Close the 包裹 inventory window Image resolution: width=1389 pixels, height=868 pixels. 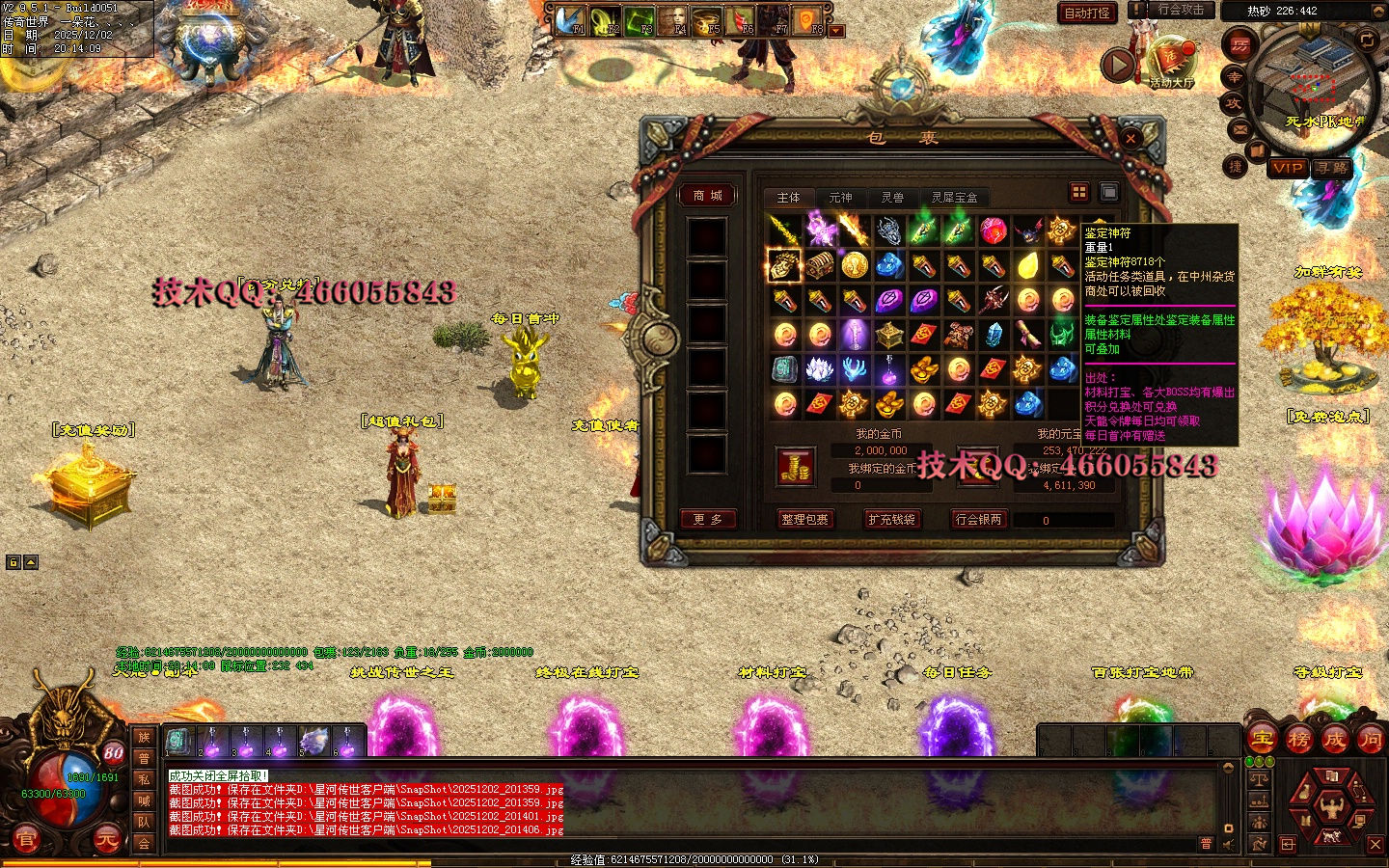[x=1130, y=139]
